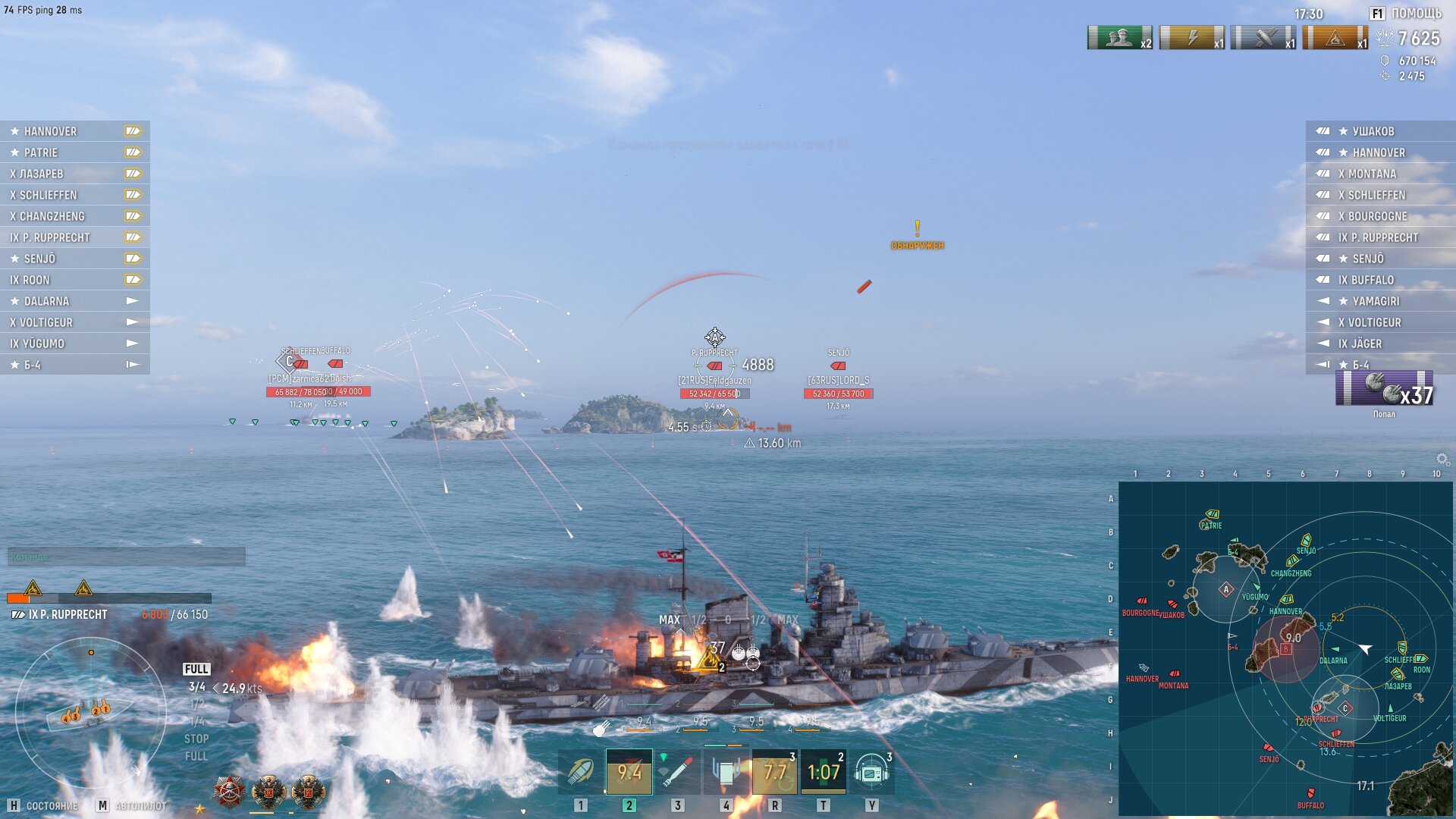Click the crossed-shell gray ribbon
This screenshot has width=1456, height=819.
pos(1263,38)
